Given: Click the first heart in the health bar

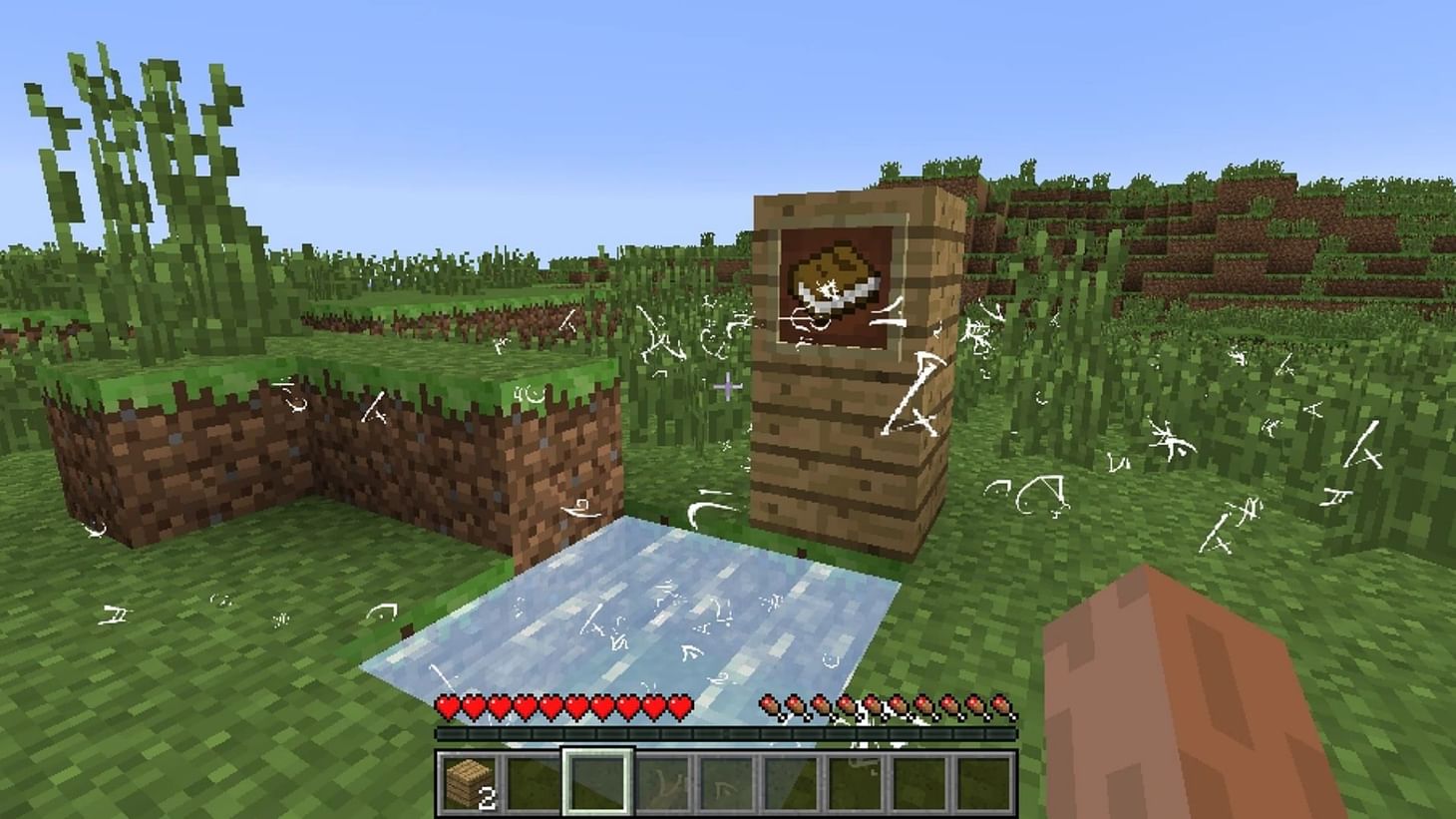Looking at the screenshot, I should coord(446,705).
